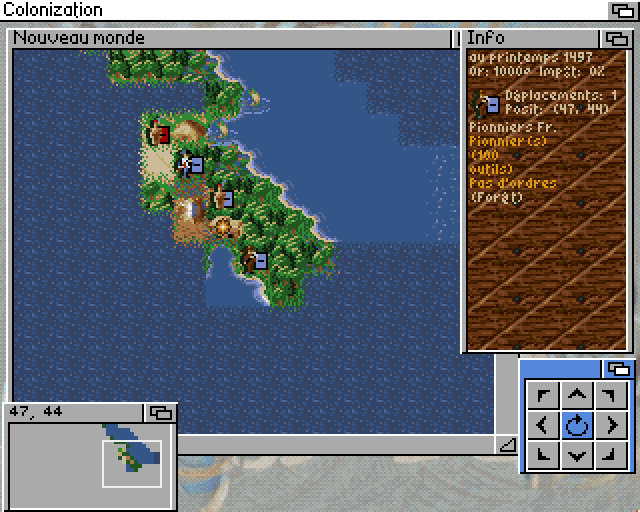640x512 pixels.
Task: Move diagonally with the north-west corner arrow
Action: (x=543, y=395)
